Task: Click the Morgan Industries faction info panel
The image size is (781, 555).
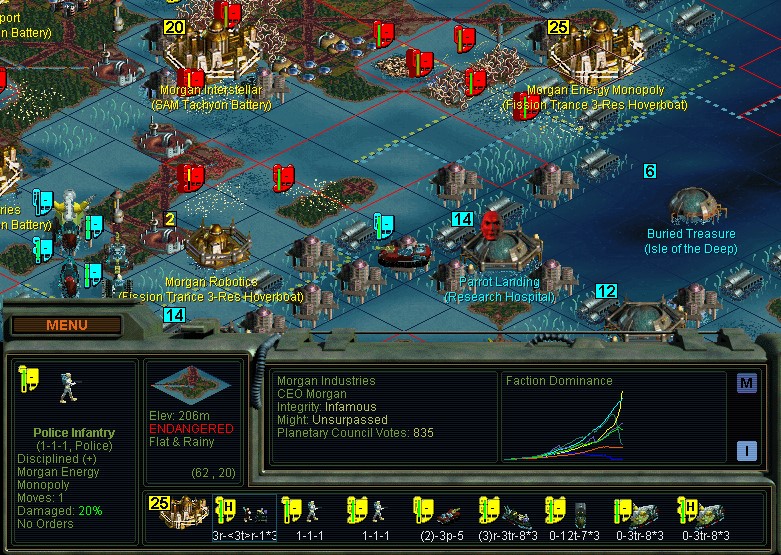Action: coord(384,416)
